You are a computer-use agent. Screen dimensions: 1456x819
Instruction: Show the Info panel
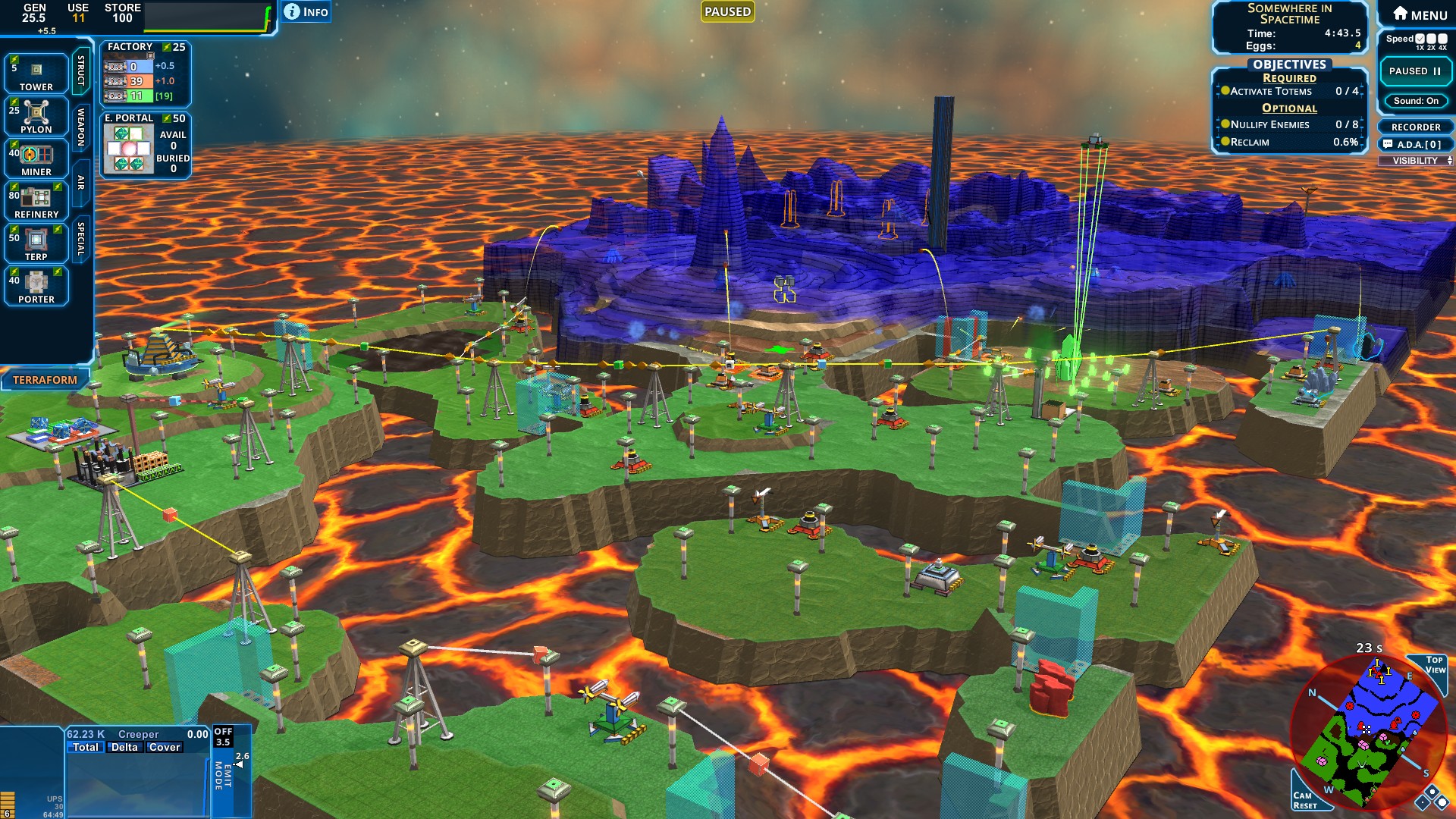coord(306,11)
